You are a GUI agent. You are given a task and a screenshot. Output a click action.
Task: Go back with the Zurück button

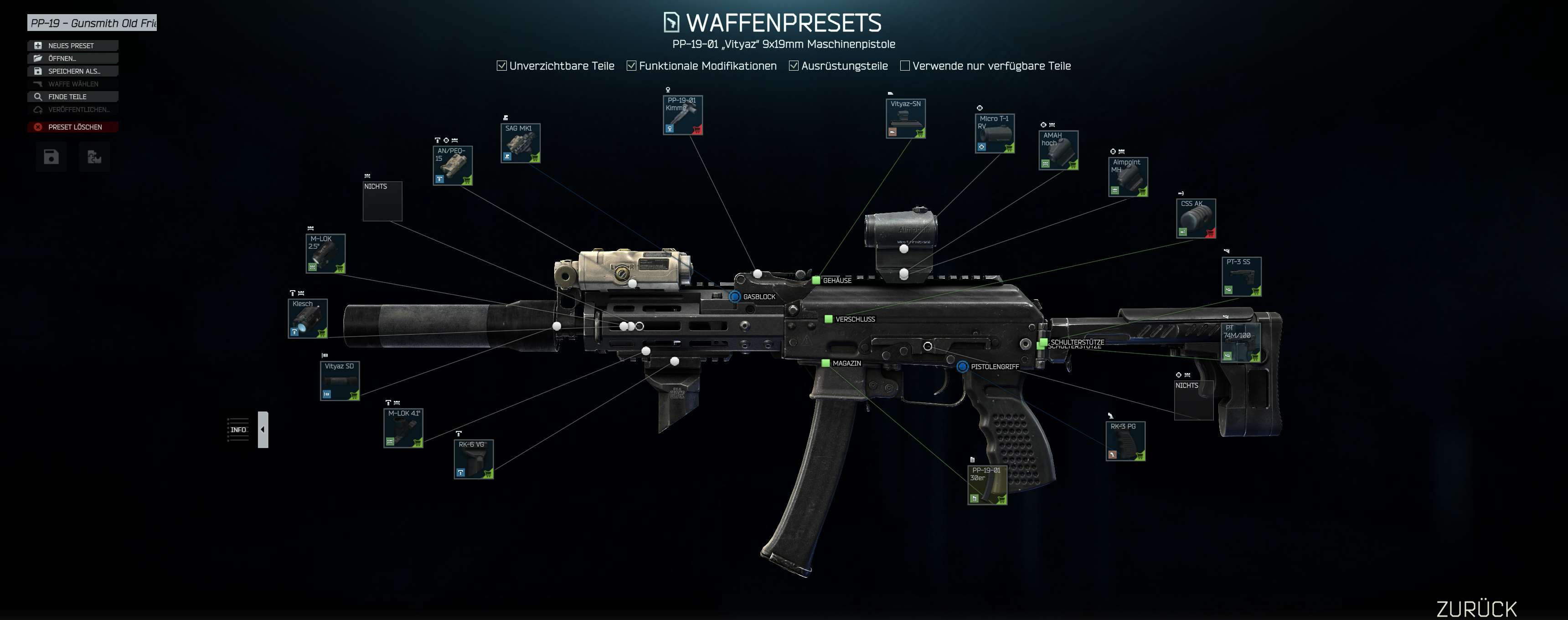(x=1476, y=609)
